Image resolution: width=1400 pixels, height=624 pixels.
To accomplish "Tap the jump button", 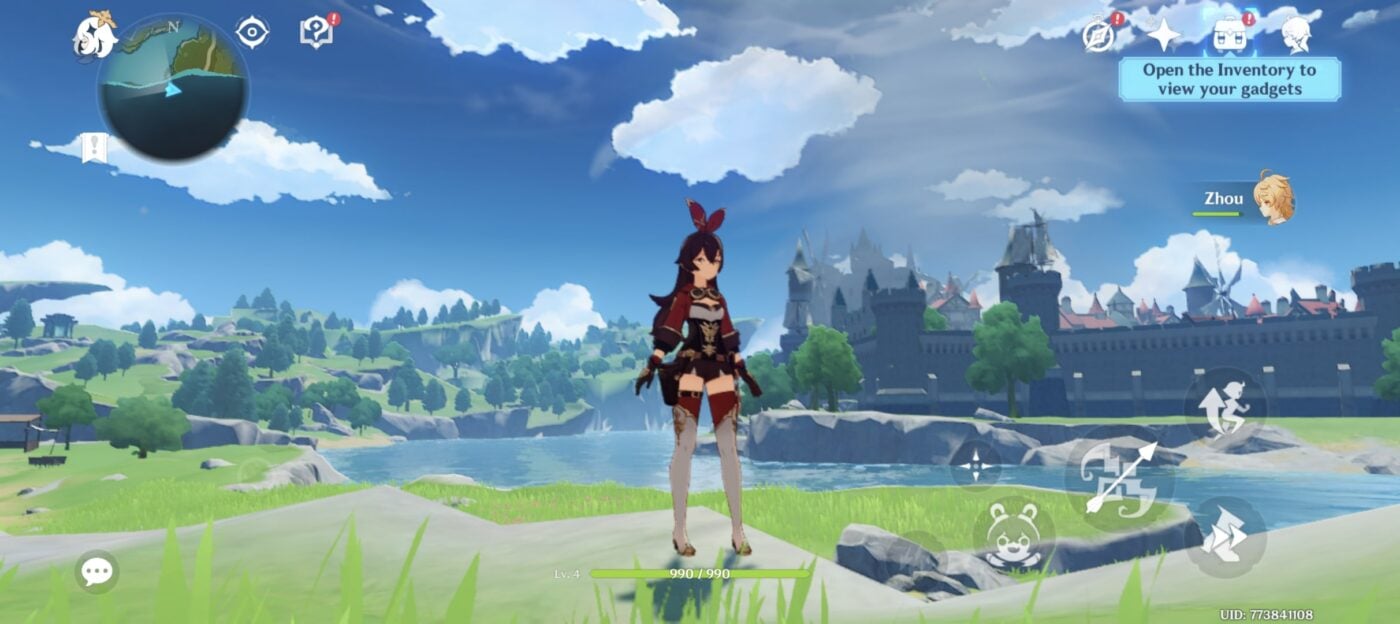I will click(1225, 408).
